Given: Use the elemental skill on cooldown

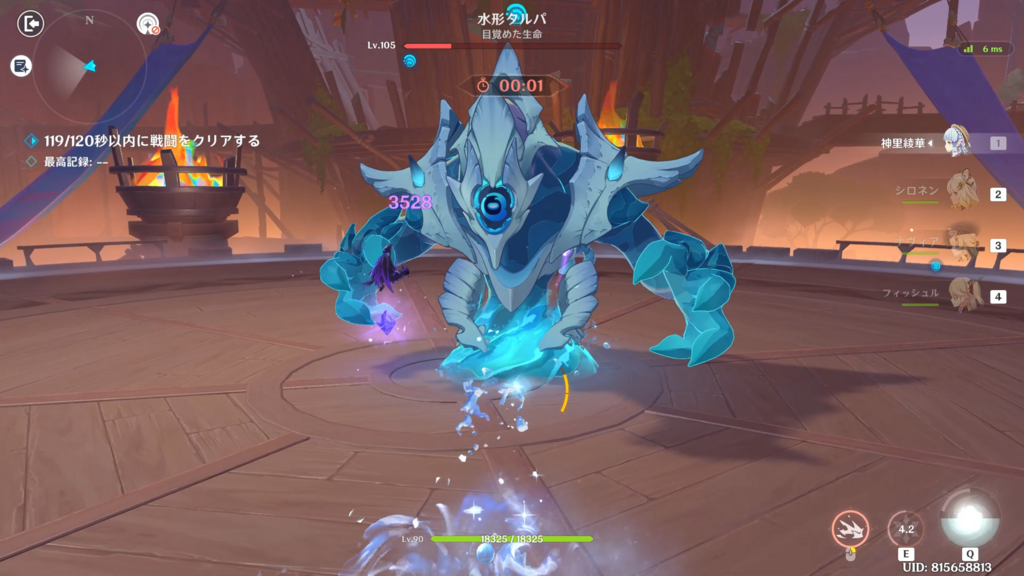Looking at the screenshot, I should point(906,528).
